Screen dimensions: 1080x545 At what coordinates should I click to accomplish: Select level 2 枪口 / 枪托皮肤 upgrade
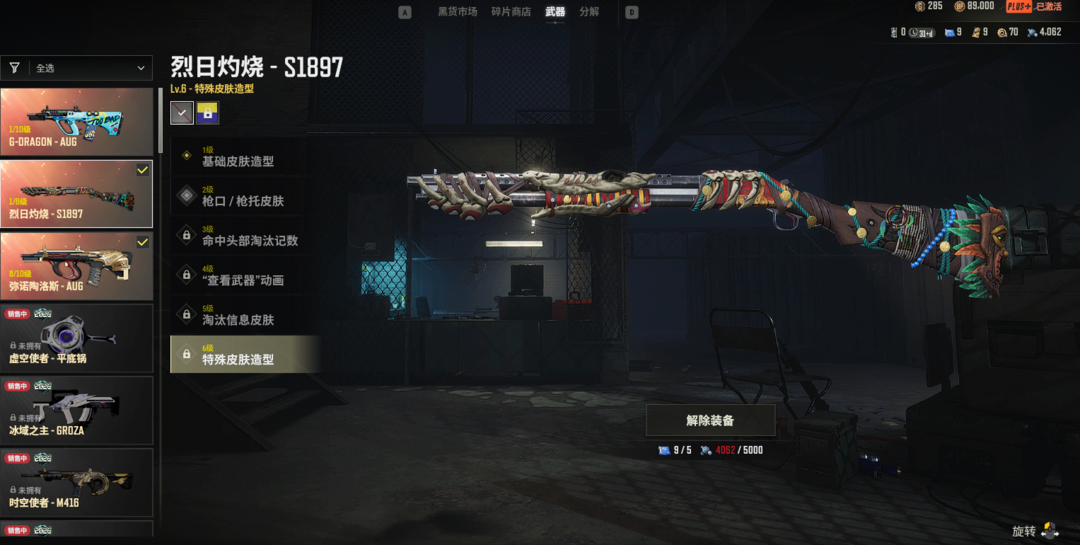[x=244, y=196]
